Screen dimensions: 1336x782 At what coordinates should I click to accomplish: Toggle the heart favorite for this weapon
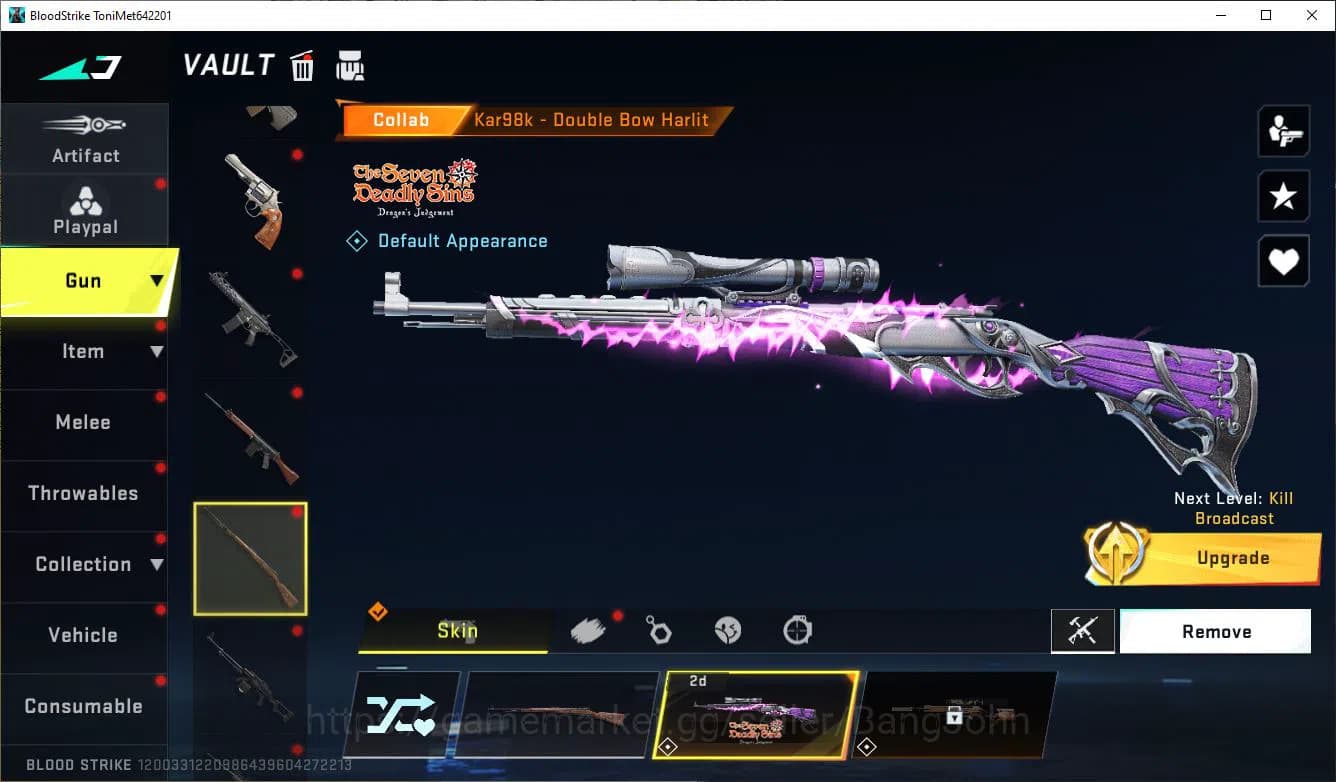point(1283,261)
